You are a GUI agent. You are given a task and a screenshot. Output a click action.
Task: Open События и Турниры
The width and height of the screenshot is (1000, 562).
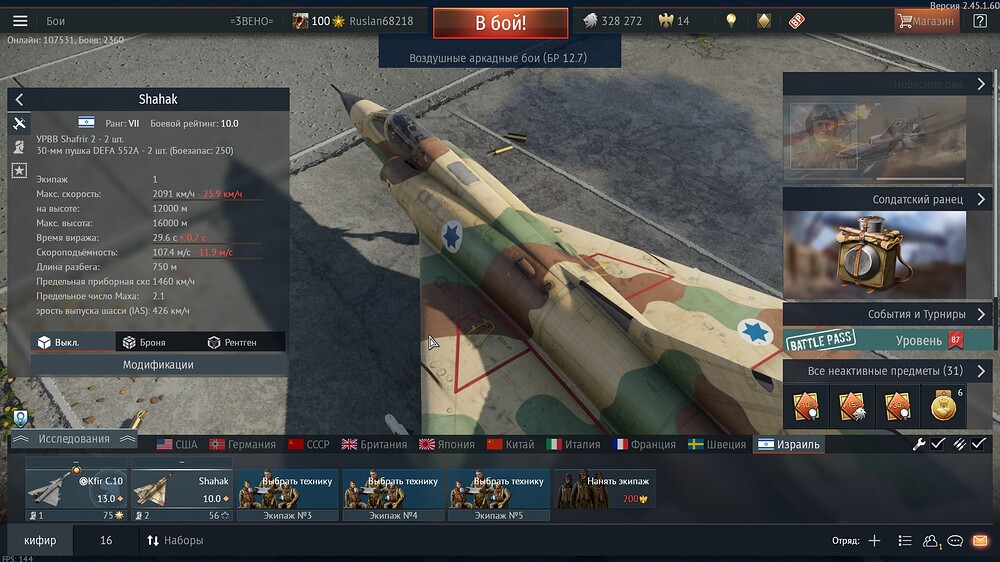point(887,314)
